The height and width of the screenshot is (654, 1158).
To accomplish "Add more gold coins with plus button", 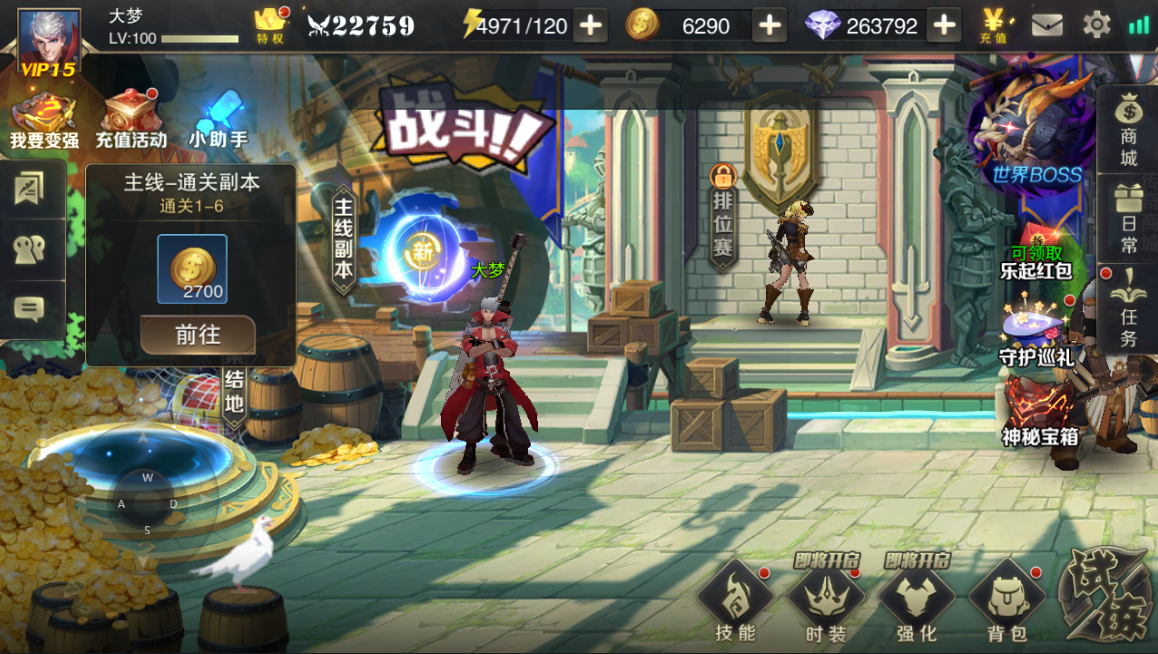I will 769,25.
